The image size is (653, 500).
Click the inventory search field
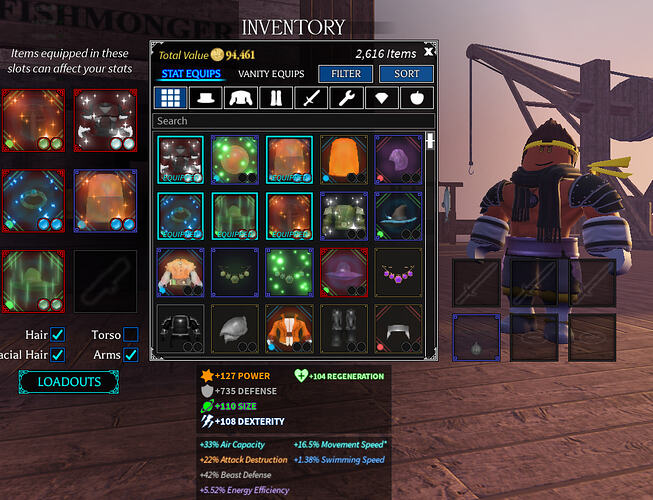290,121
